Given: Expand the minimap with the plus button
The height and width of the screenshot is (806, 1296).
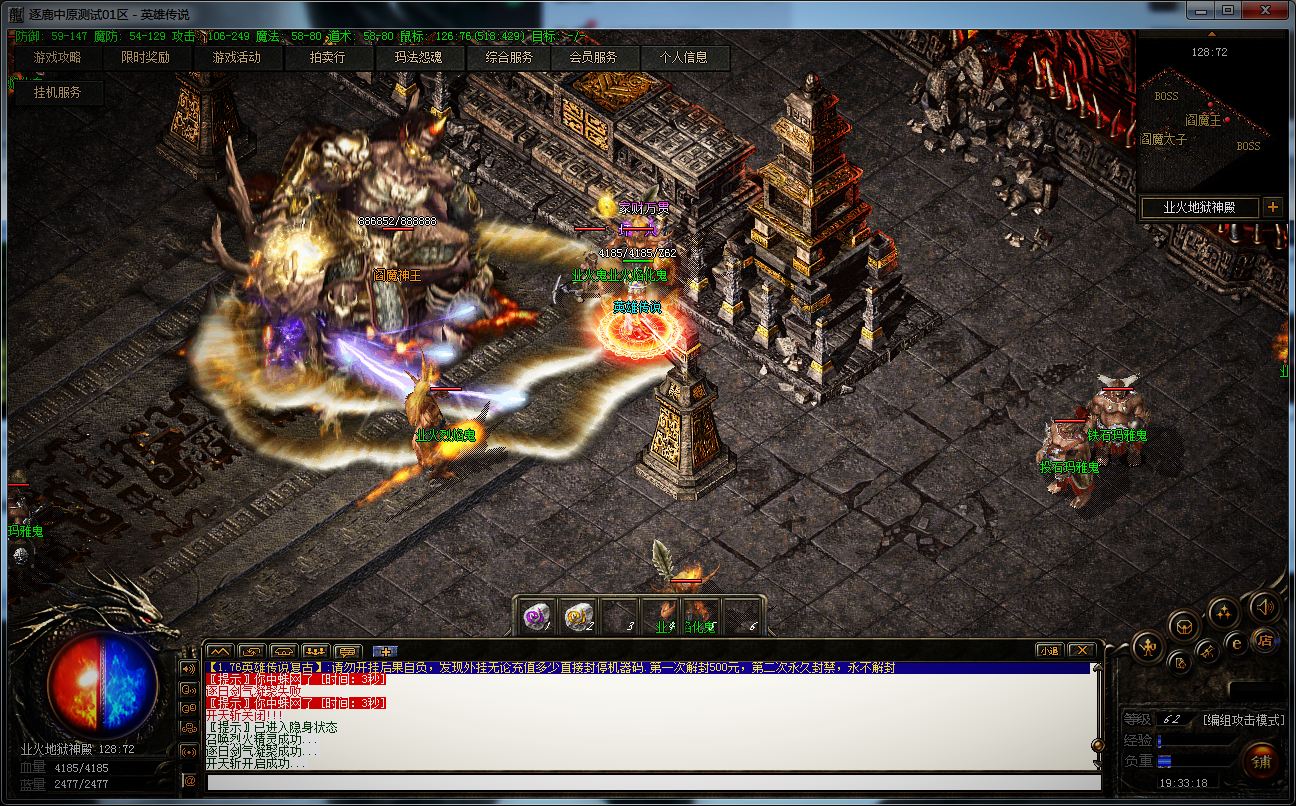Looking at the screenshot, I should click(1272, 207).
